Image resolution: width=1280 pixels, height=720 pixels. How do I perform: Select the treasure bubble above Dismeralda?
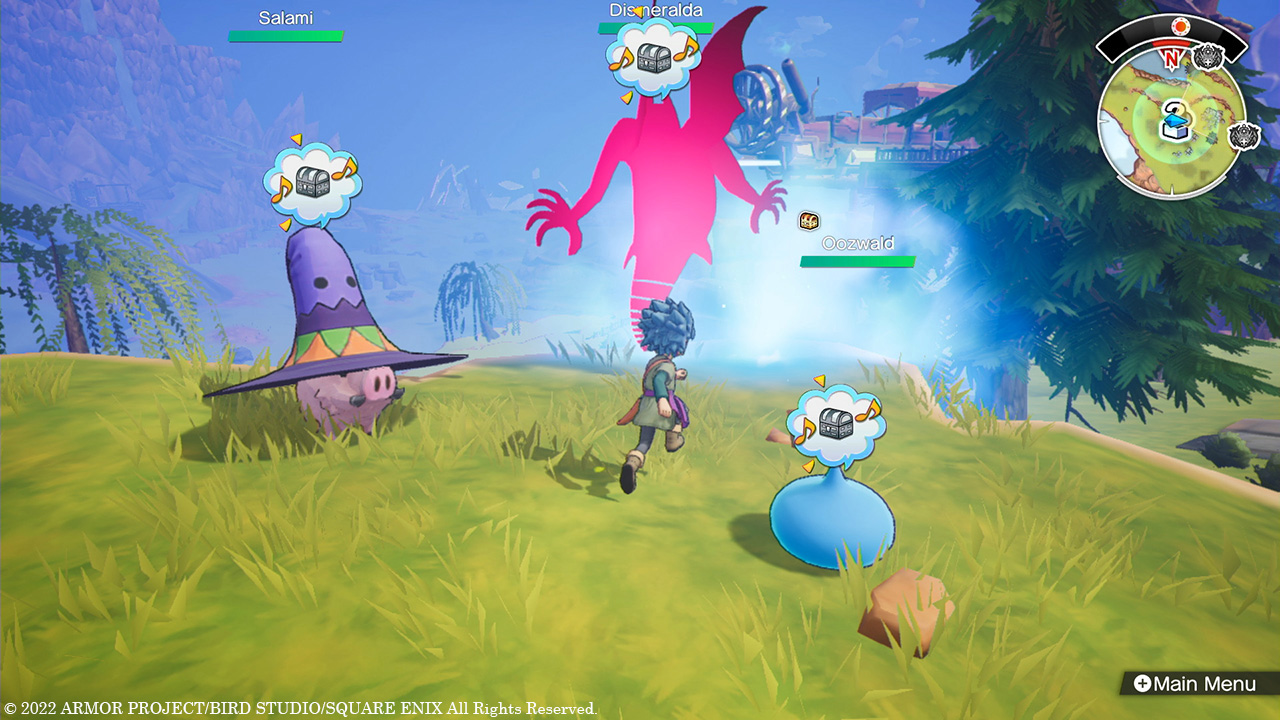point(654,58)
